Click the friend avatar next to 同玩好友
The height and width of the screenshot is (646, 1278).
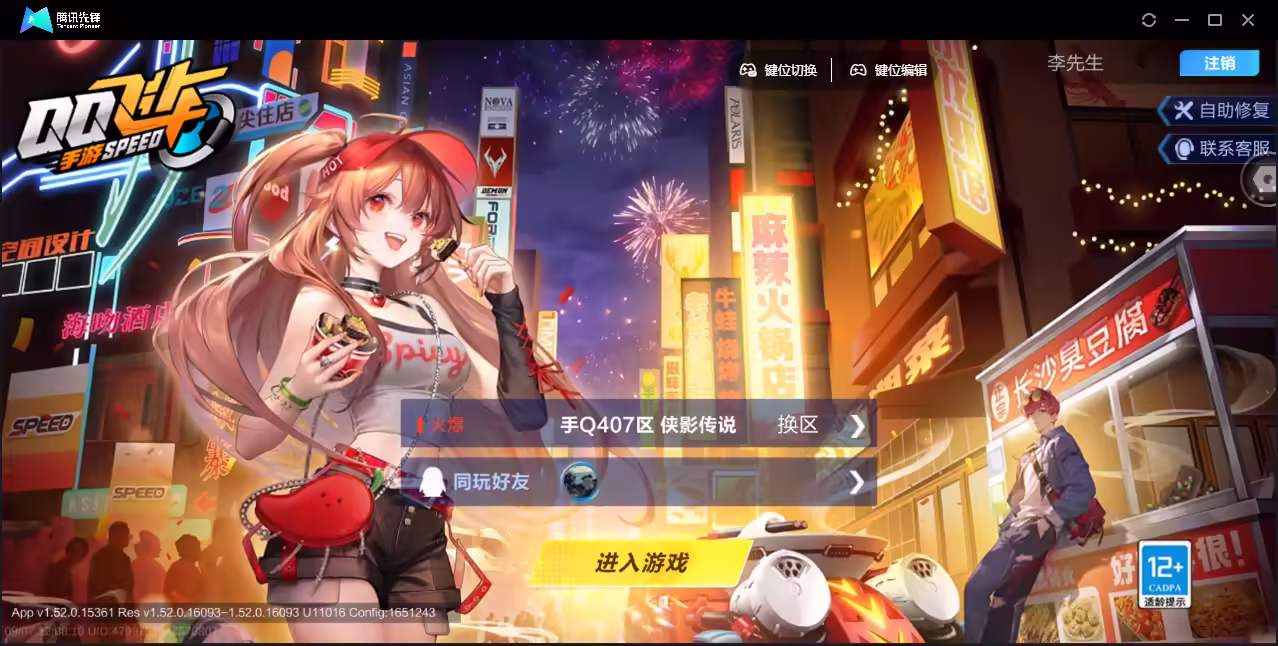point(579,482)
